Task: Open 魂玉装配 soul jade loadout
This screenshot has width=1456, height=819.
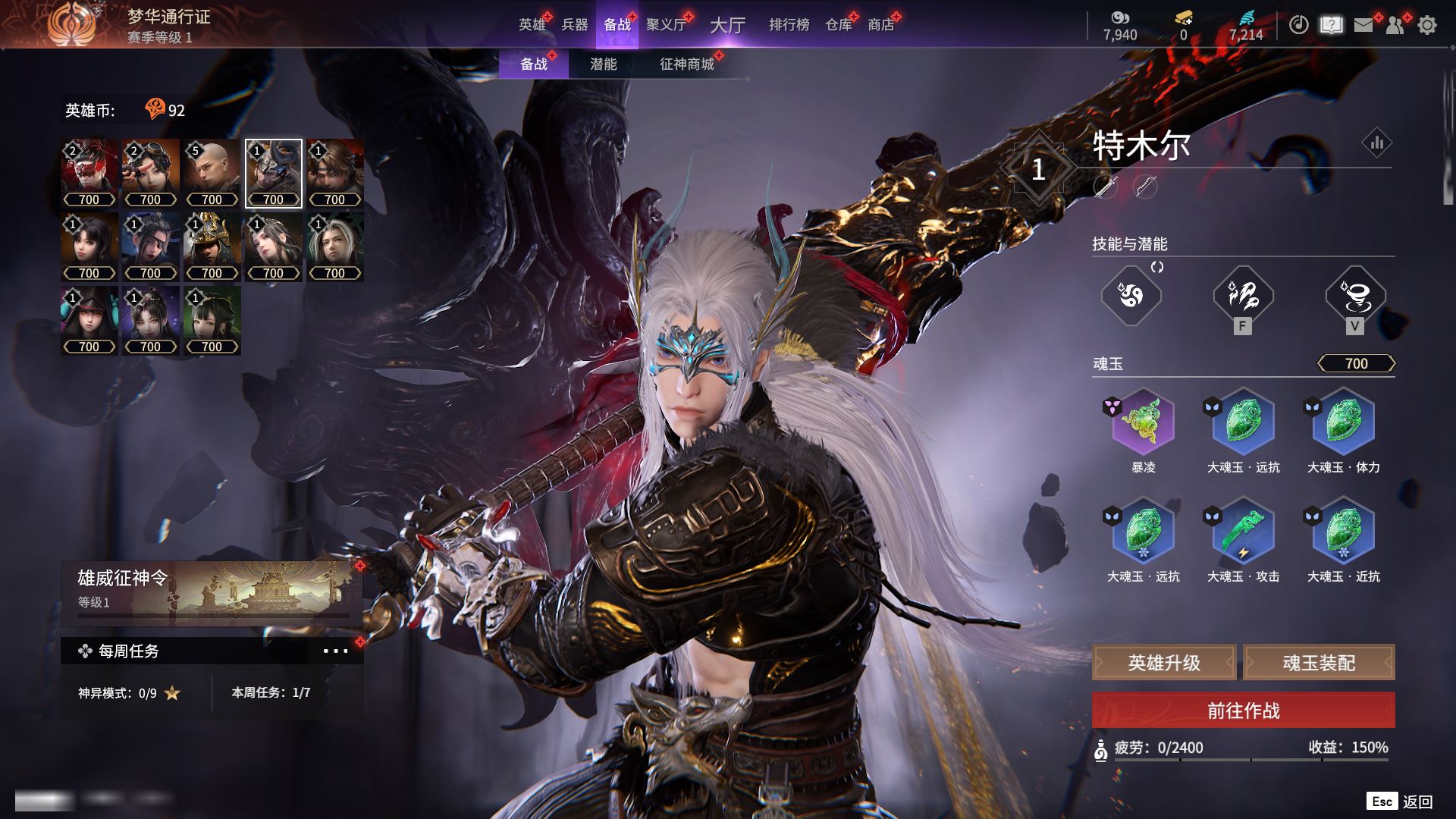Action: pyautogui.click(x=1319, y=663)
